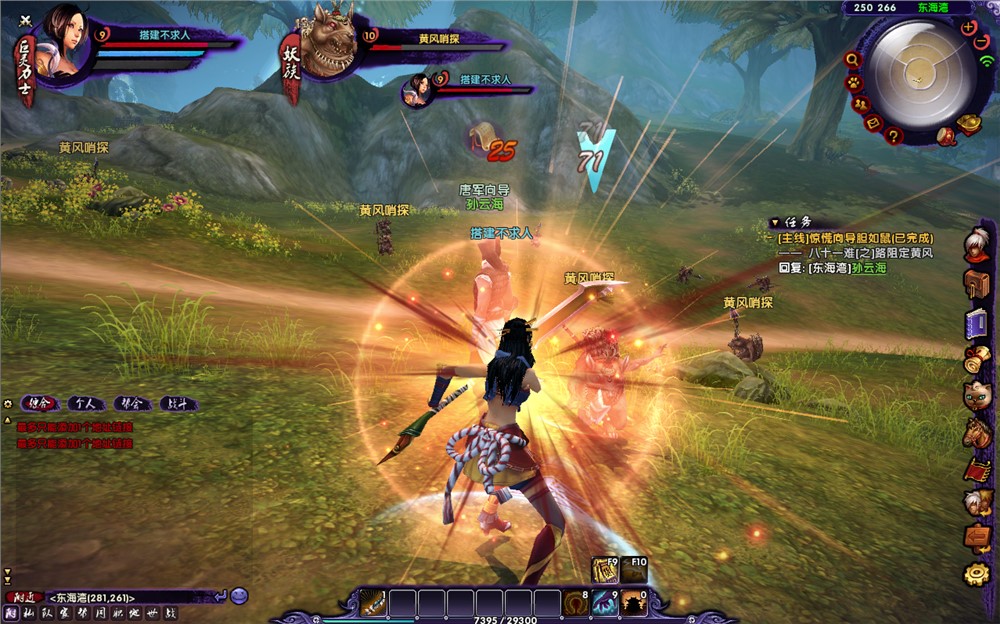
Task: Open the smiley emoticon picker
Action: pos(239,596)
